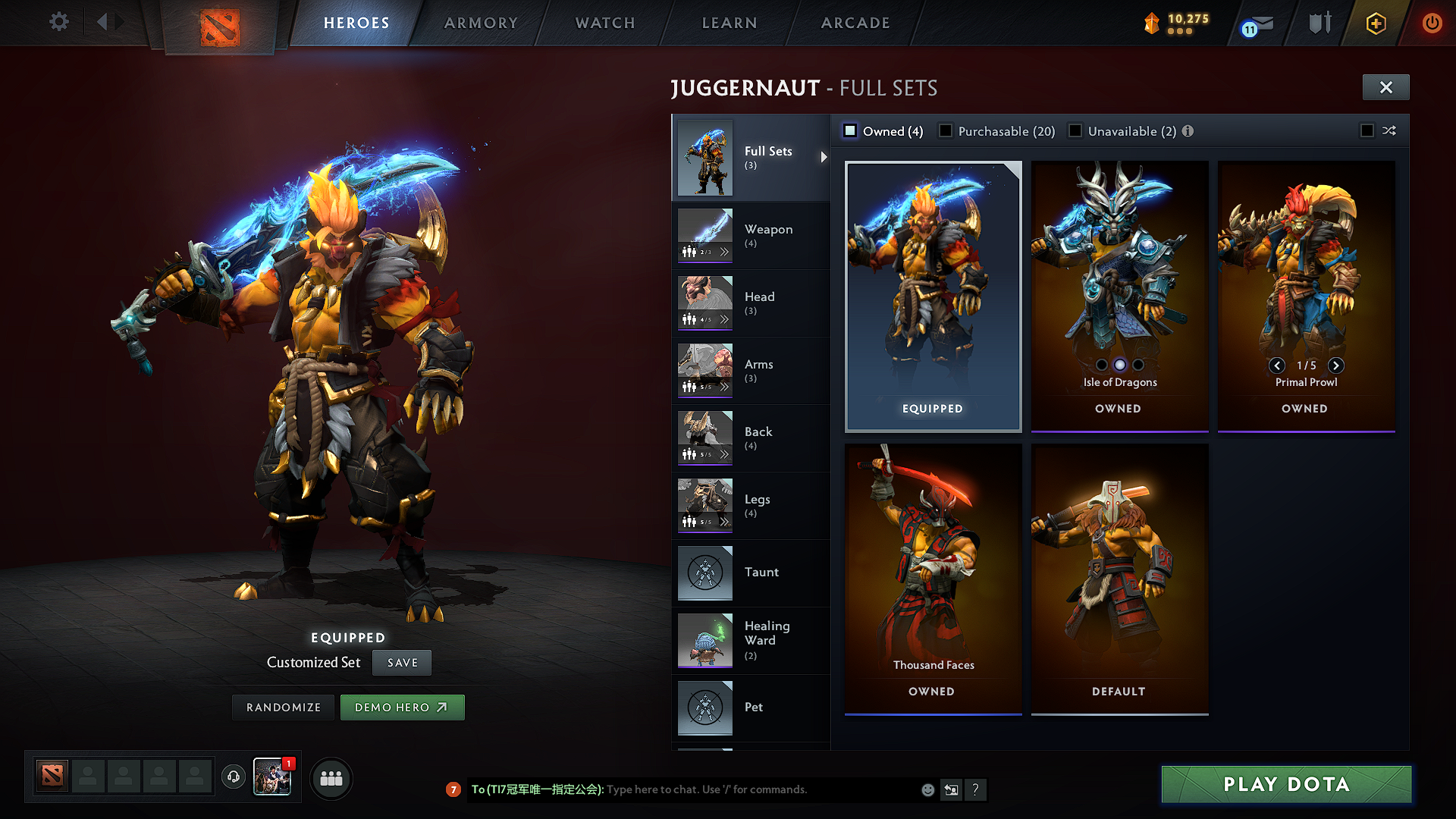Click the next arrow on Primal Prowl carousel
The width and height of the screenshot is (1456, 819).
pos(1336,366)
